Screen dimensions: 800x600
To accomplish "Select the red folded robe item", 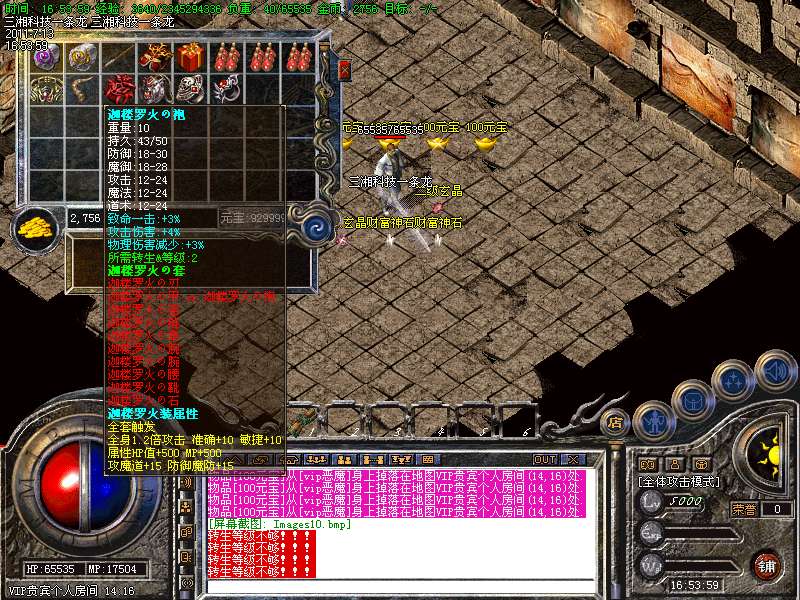I will [x=120, y=89].
